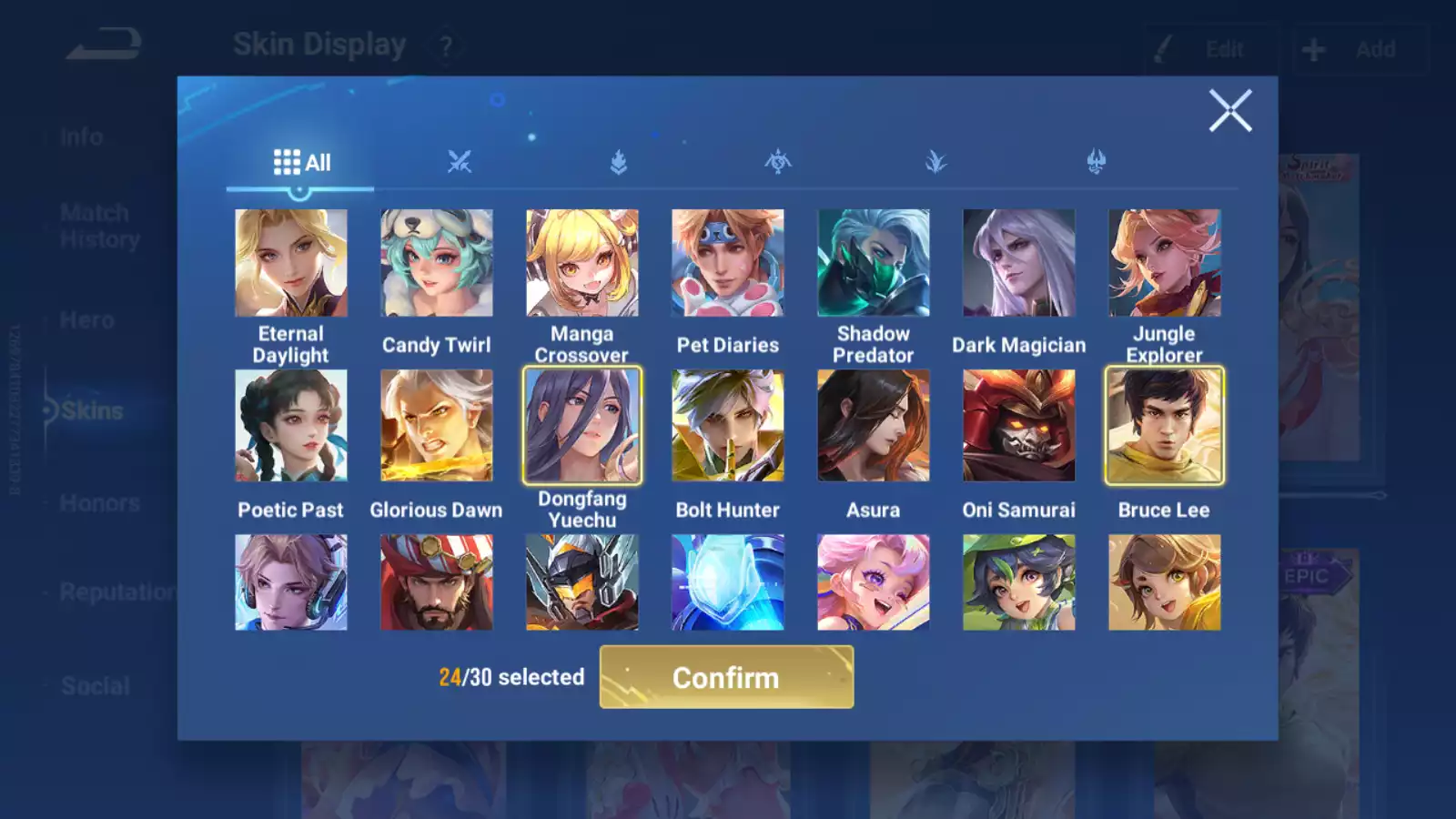Viewport: 1456px width, 819px height.
Task: Select the Asura skin
Action: 873,425
